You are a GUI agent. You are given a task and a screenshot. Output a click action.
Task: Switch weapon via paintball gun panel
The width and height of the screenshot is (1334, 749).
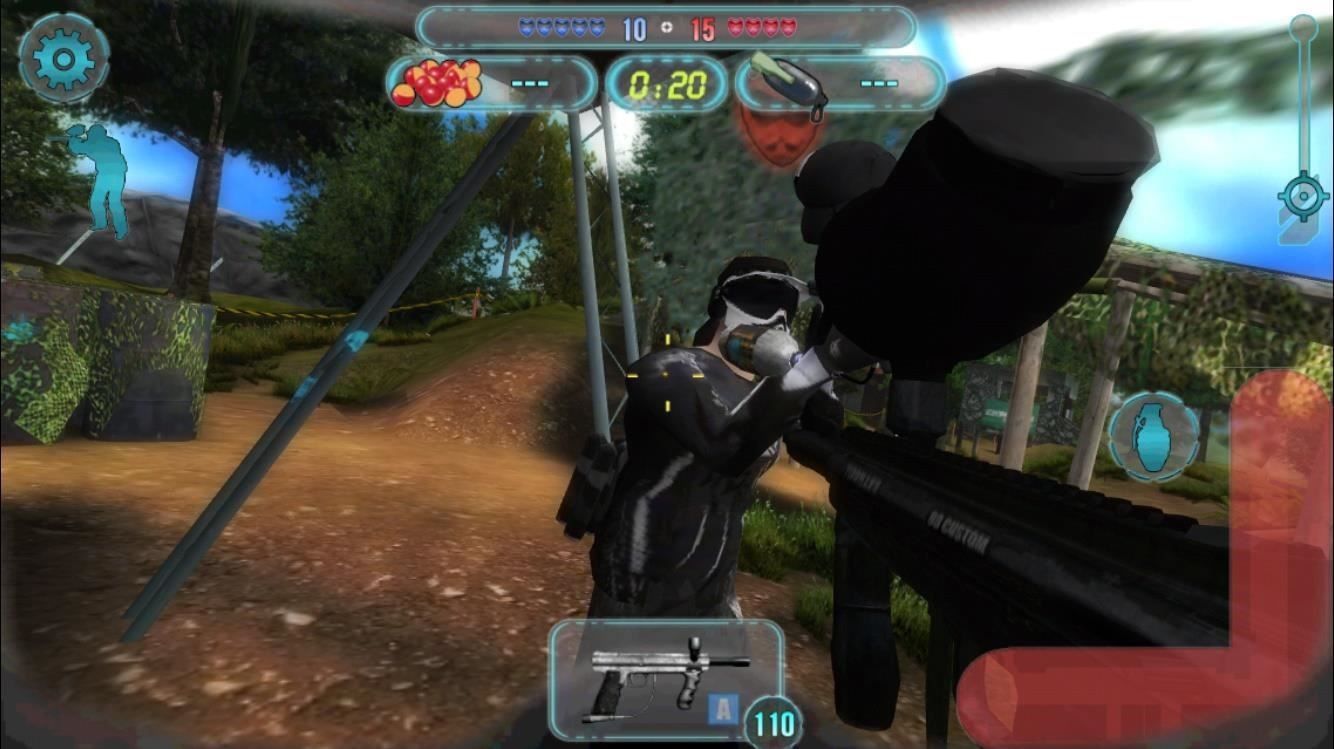666,679
